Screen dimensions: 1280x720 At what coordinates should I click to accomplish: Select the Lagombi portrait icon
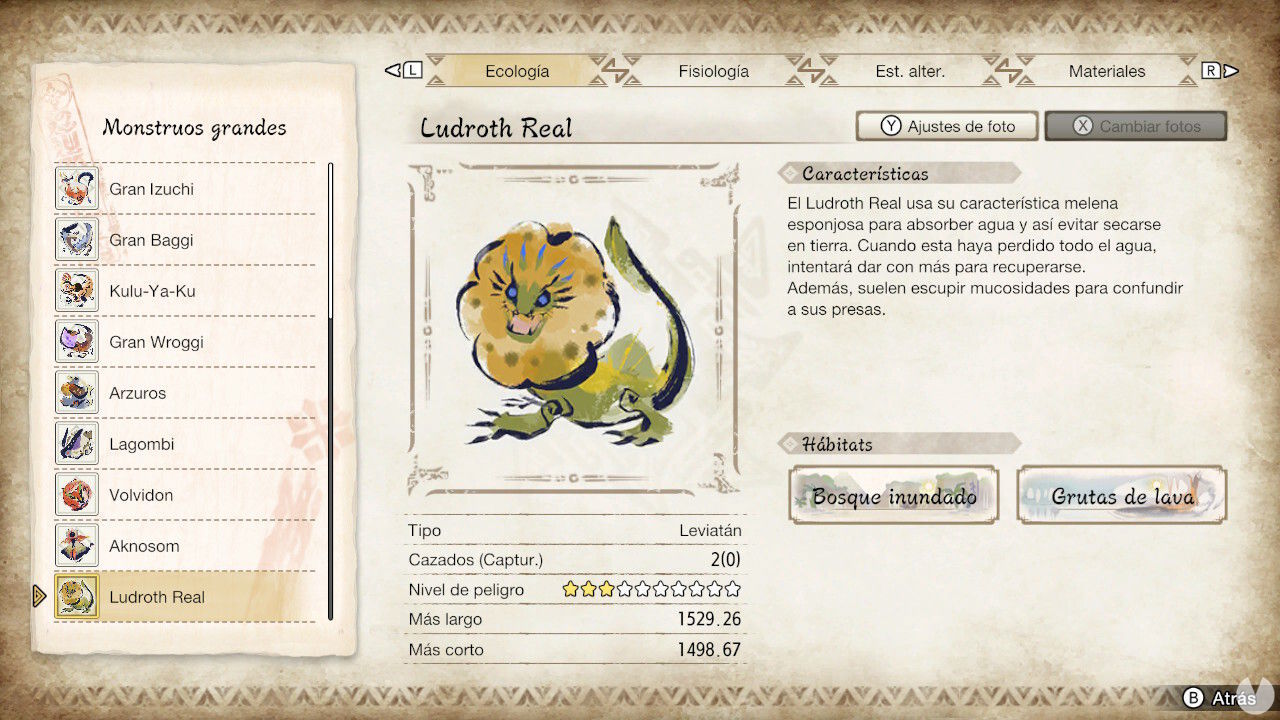pyautogui.click(x=77, y=443)
